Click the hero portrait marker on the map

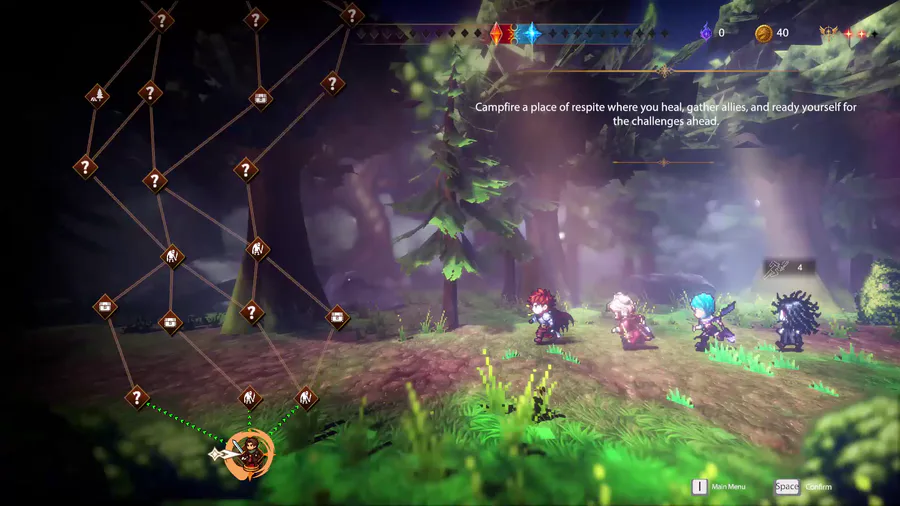pos(249,455)
